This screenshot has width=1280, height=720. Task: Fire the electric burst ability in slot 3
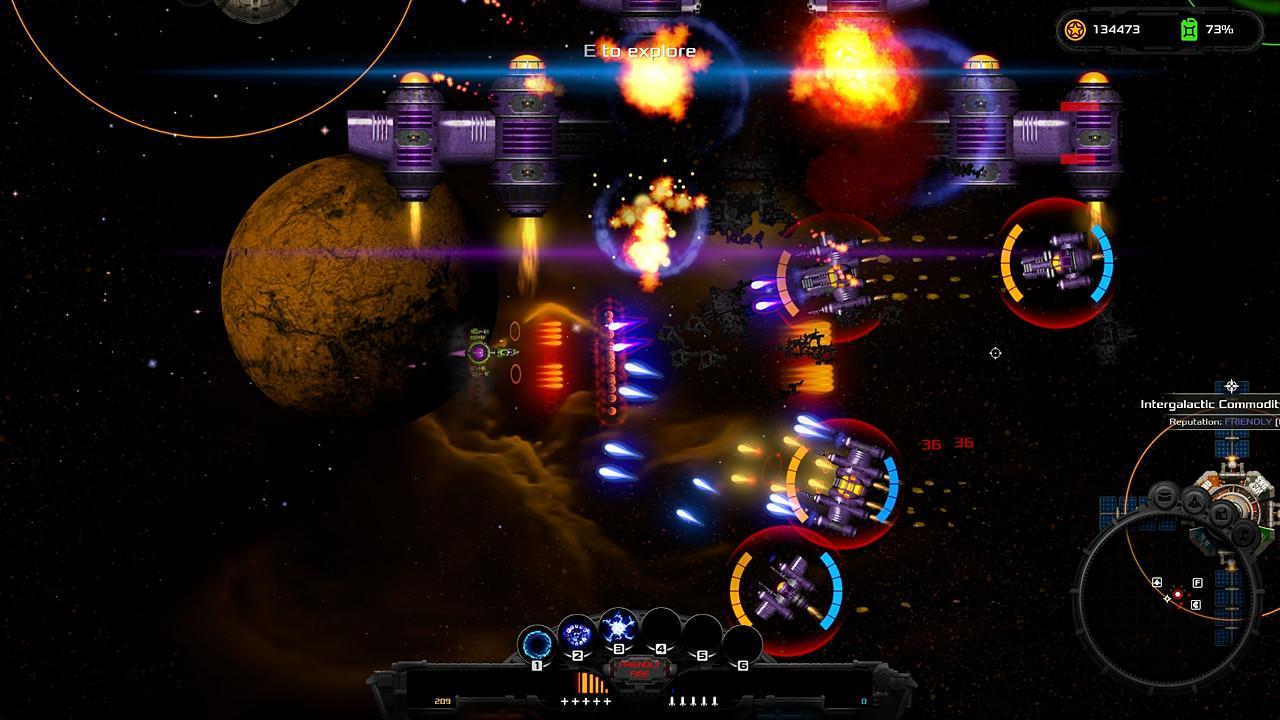click(618, 628)
